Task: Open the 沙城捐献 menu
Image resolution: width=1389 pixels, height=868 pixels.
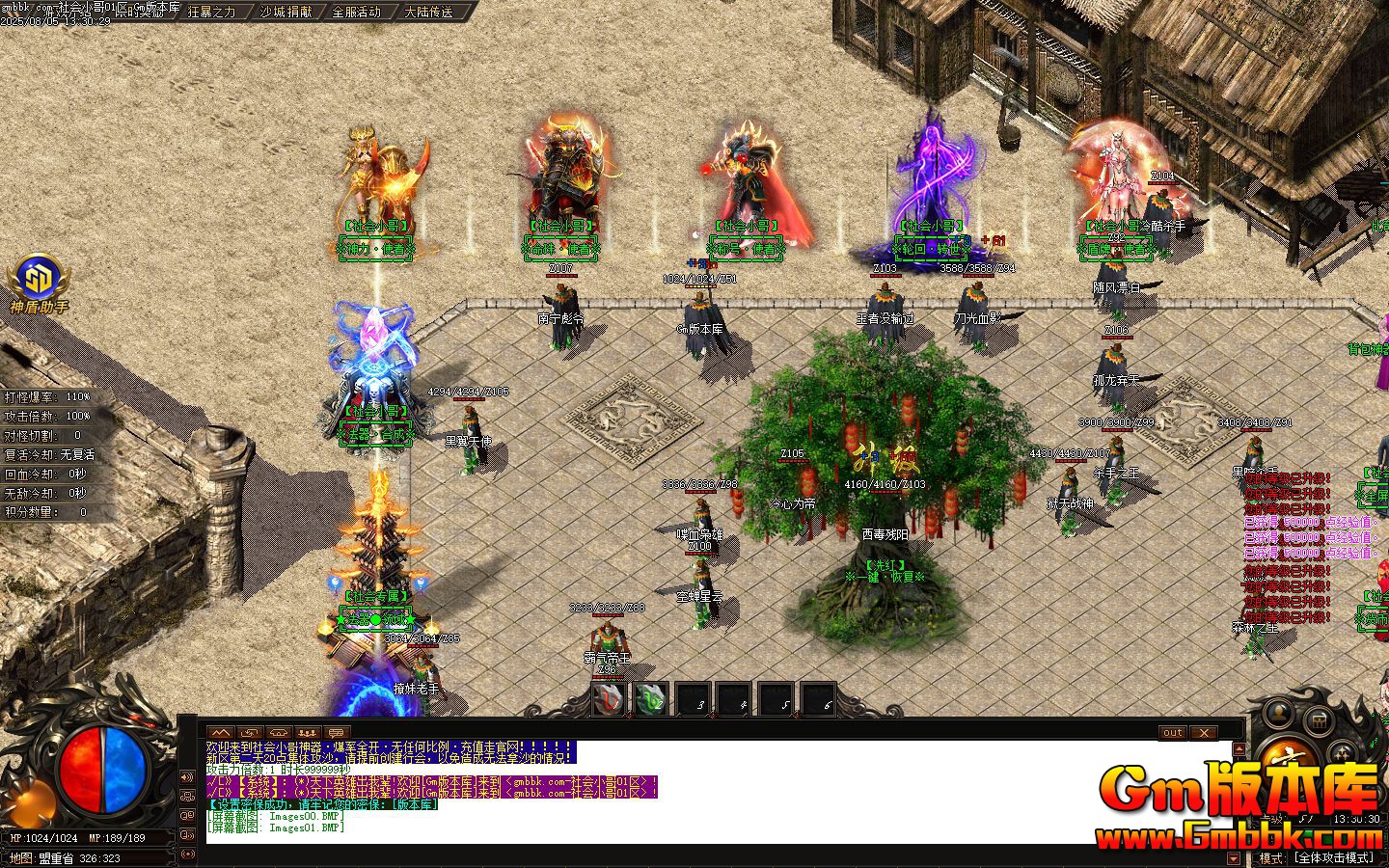Action: (286, 12)
